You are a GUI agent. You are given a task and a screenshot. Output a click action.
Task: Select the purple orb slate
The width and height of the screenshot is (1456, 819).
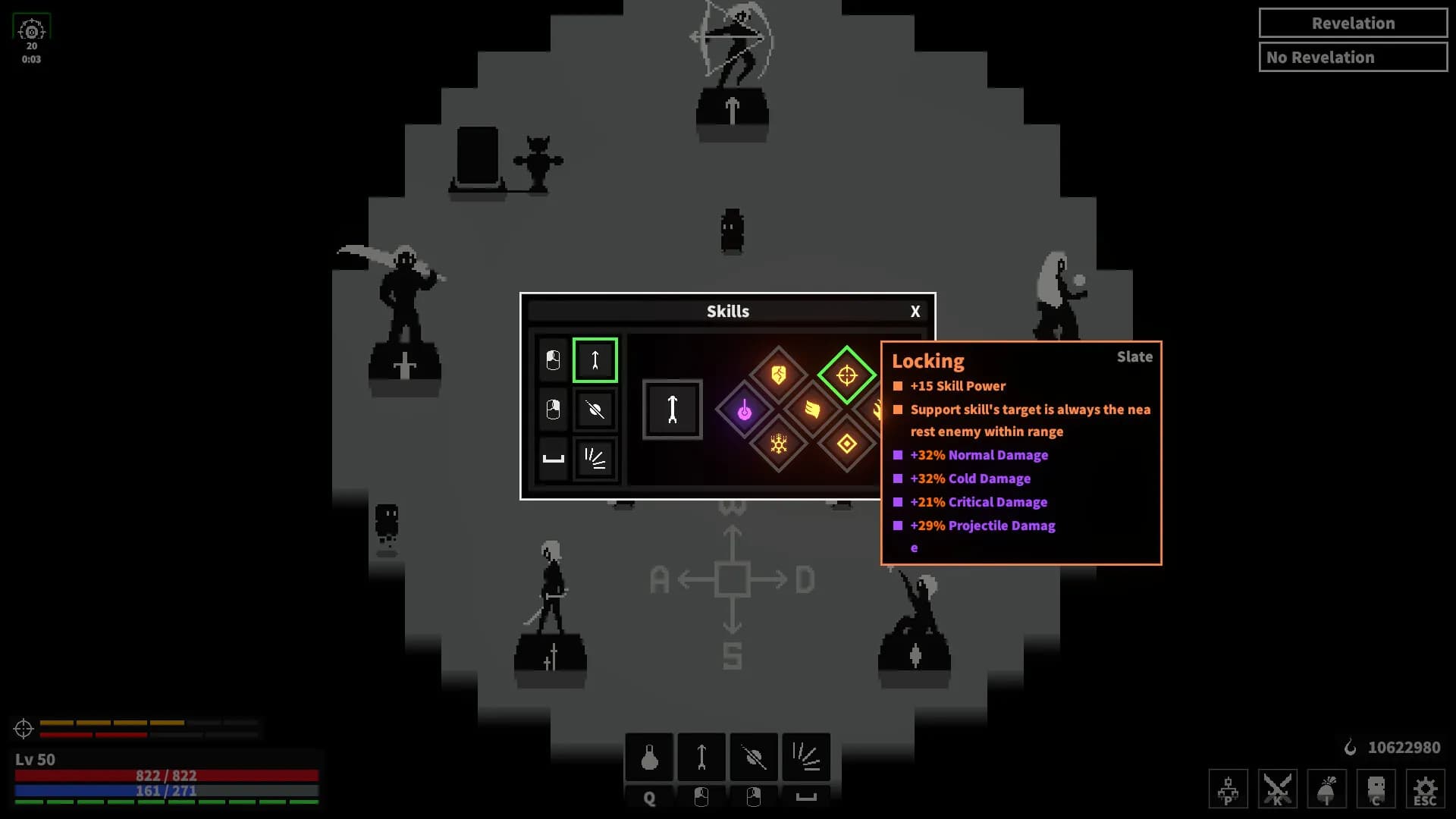click(x=745, y=410)
